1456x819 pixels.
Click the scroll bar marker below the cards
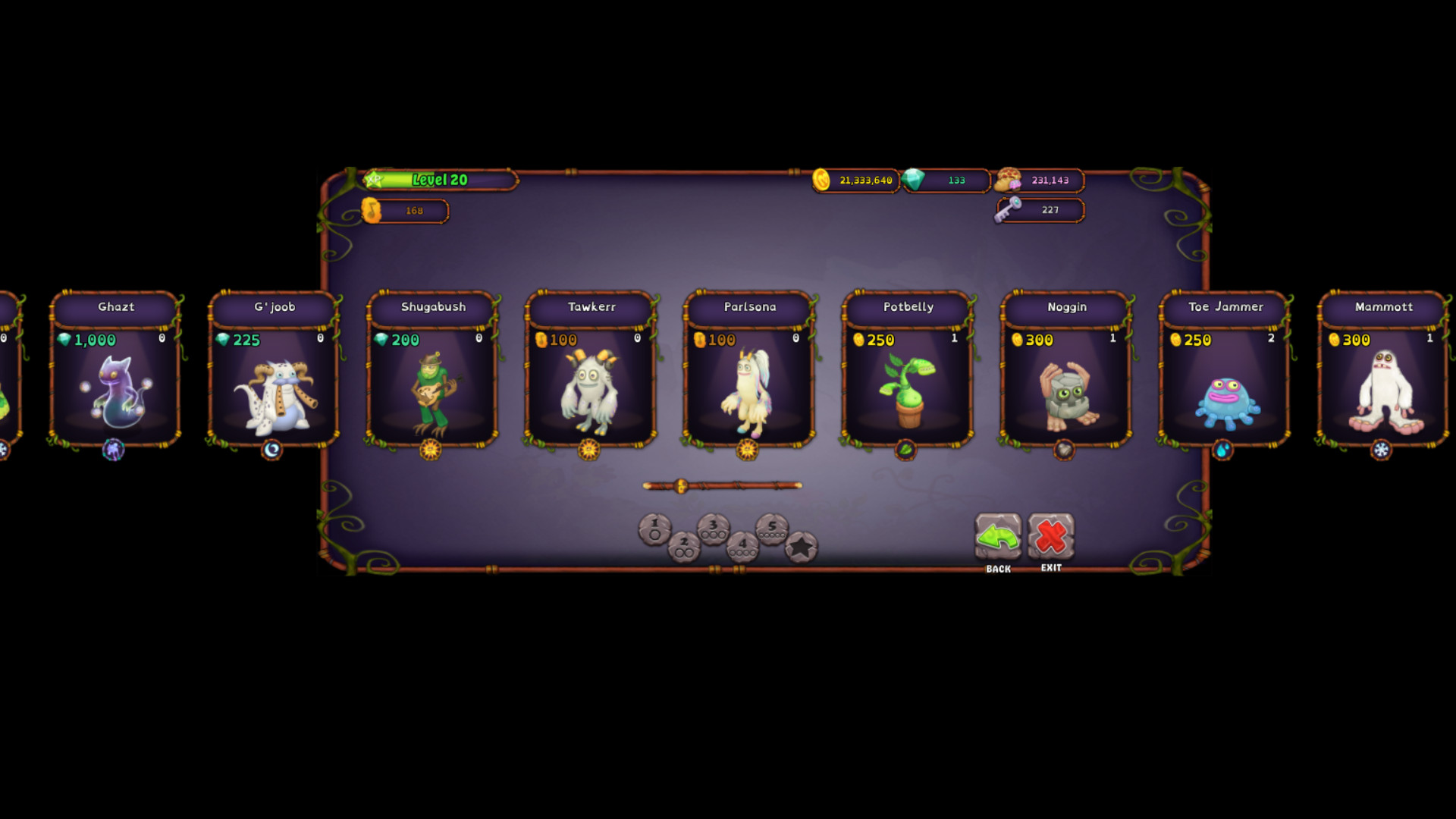[x=681, y=485]
